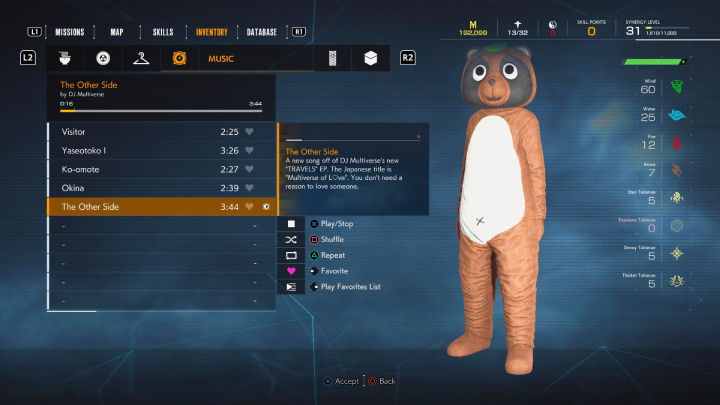720x405 pixels.
Task: Switch to the Map tab
Action: 117,31
